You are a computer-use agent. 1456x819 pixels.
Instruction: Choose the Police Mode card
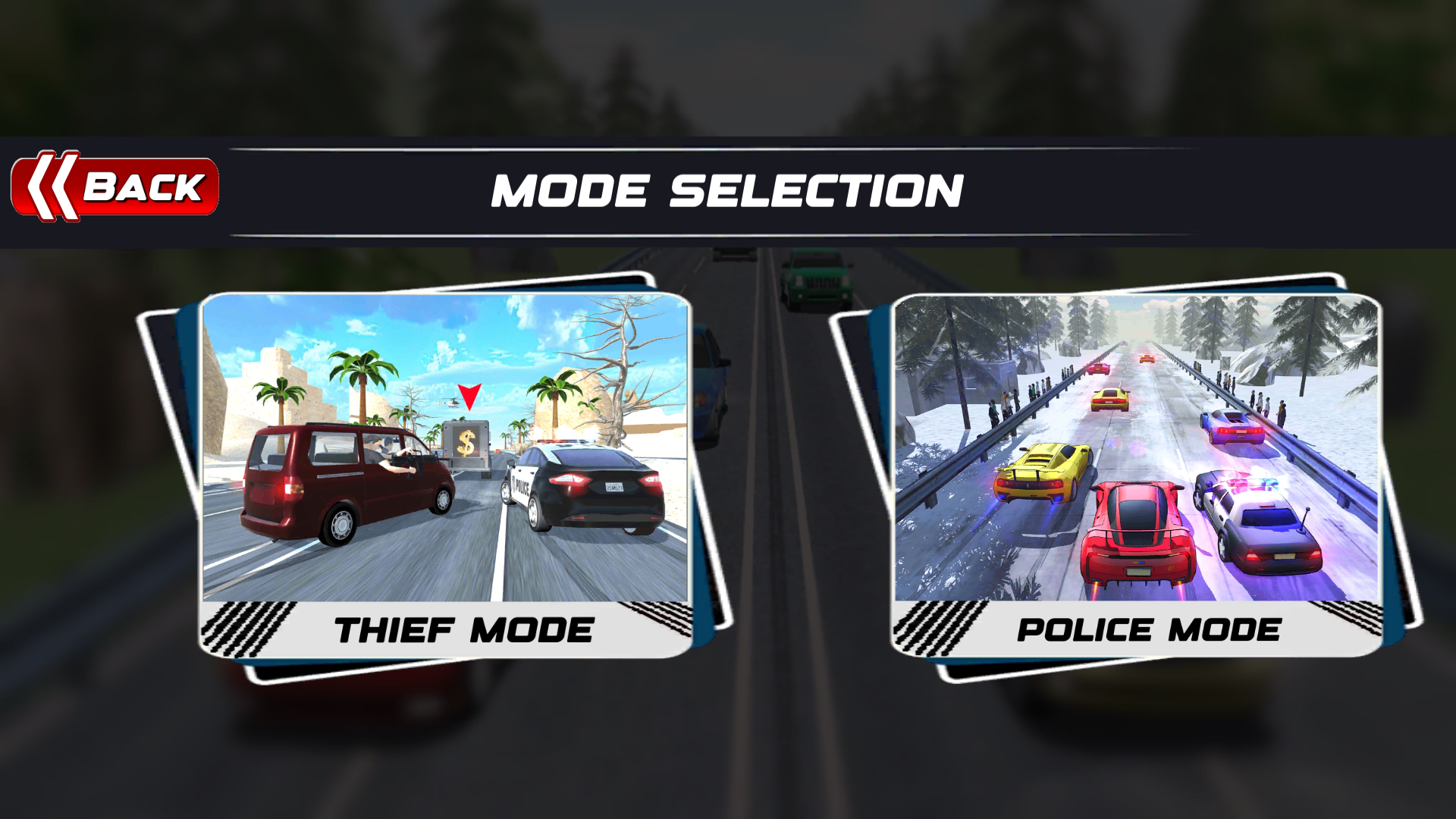pyautogui.click(x=1136, y=475)
